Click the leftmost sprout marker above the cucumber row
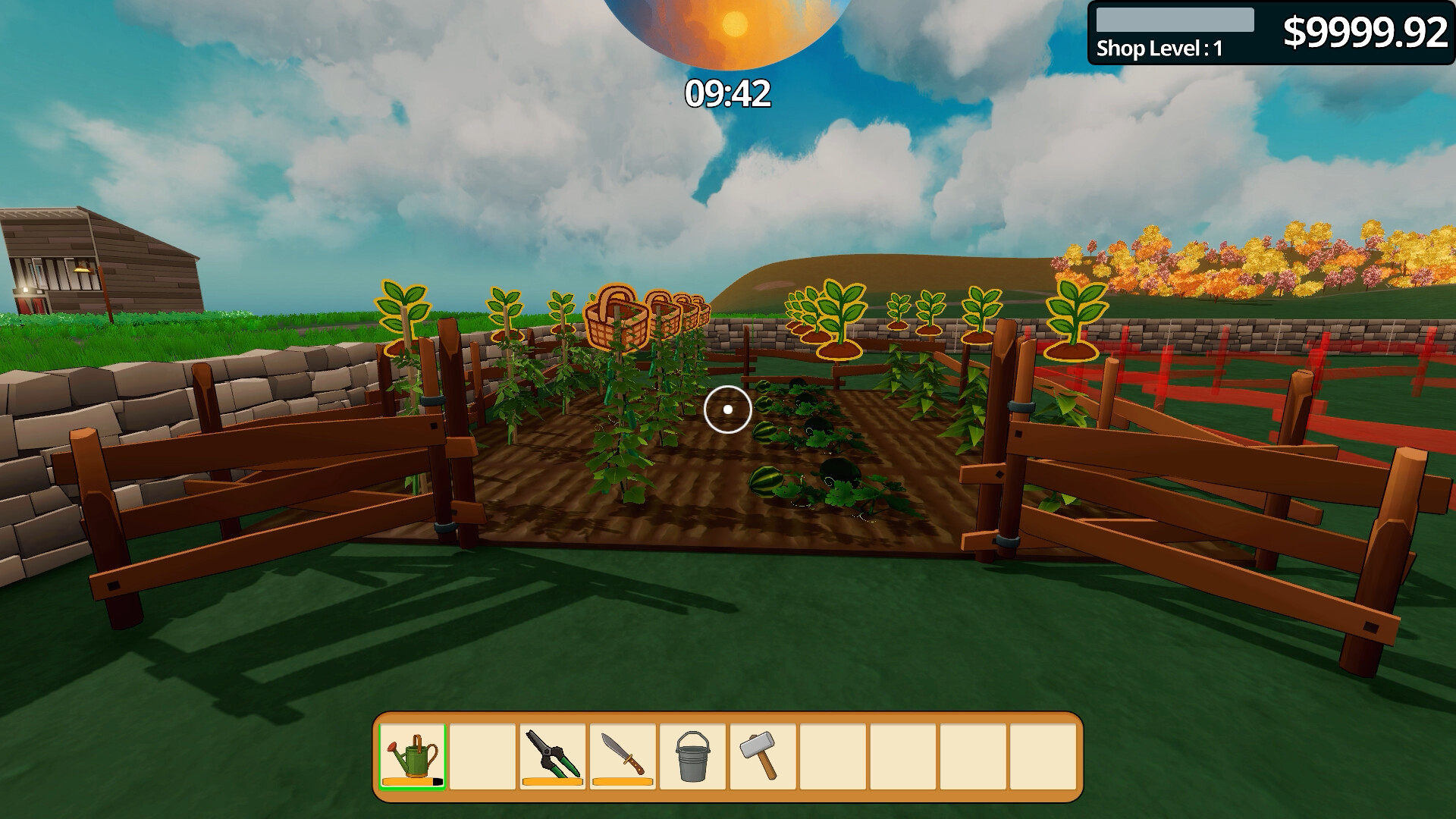1456x819 pixels. coord(403,312)
